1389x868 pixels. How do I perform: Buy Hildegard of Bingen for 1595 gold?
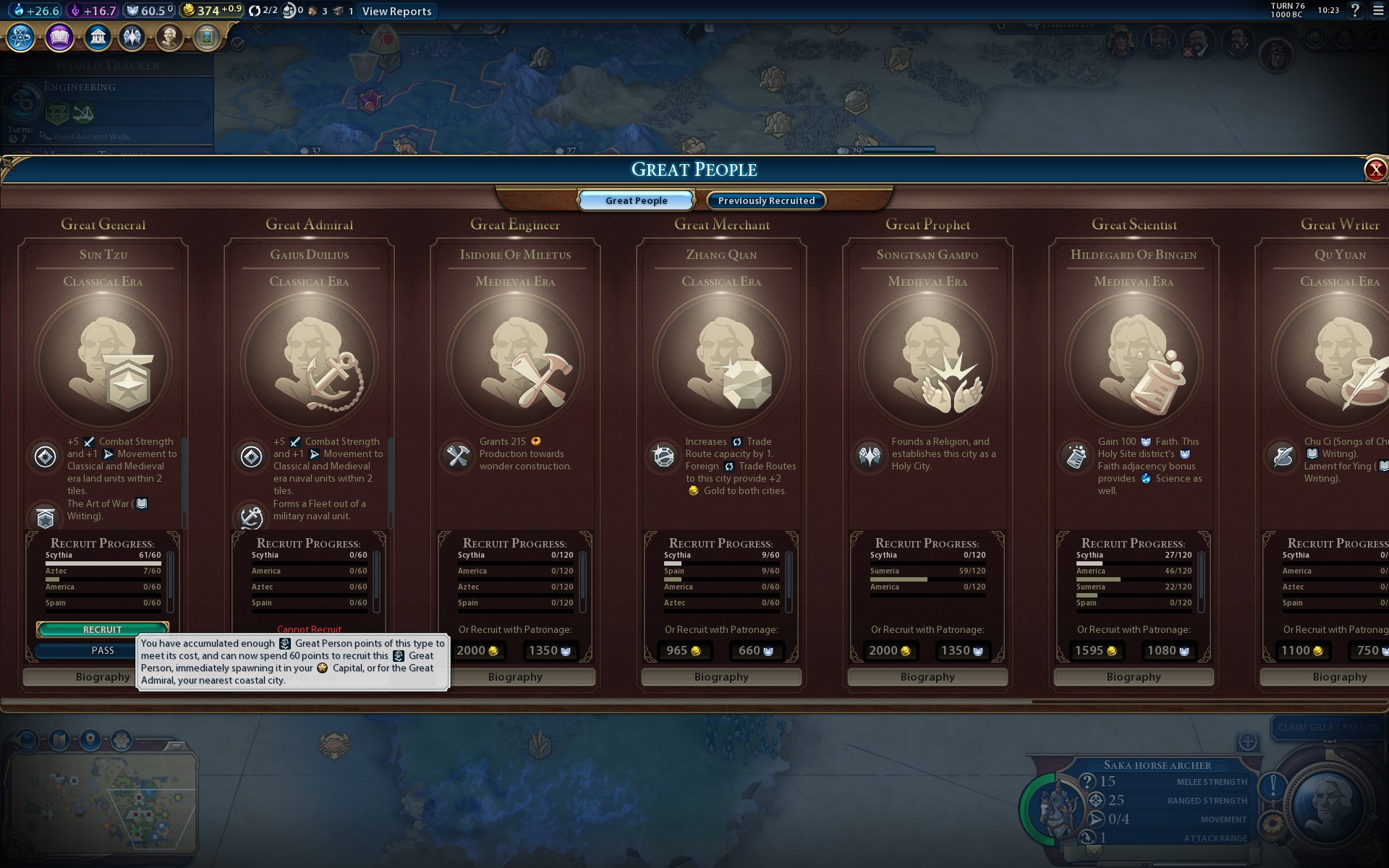click(1096, 650)
